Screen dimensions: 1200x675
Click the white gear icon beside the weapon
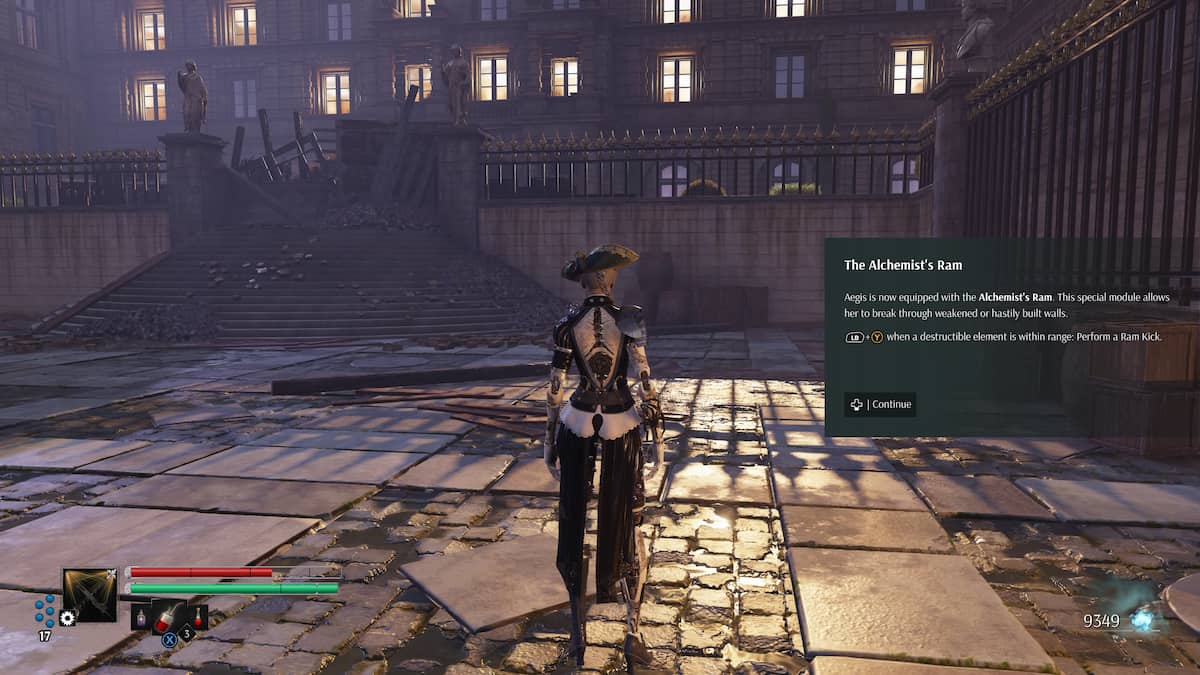pyautogui.click(x=67, y=618)
